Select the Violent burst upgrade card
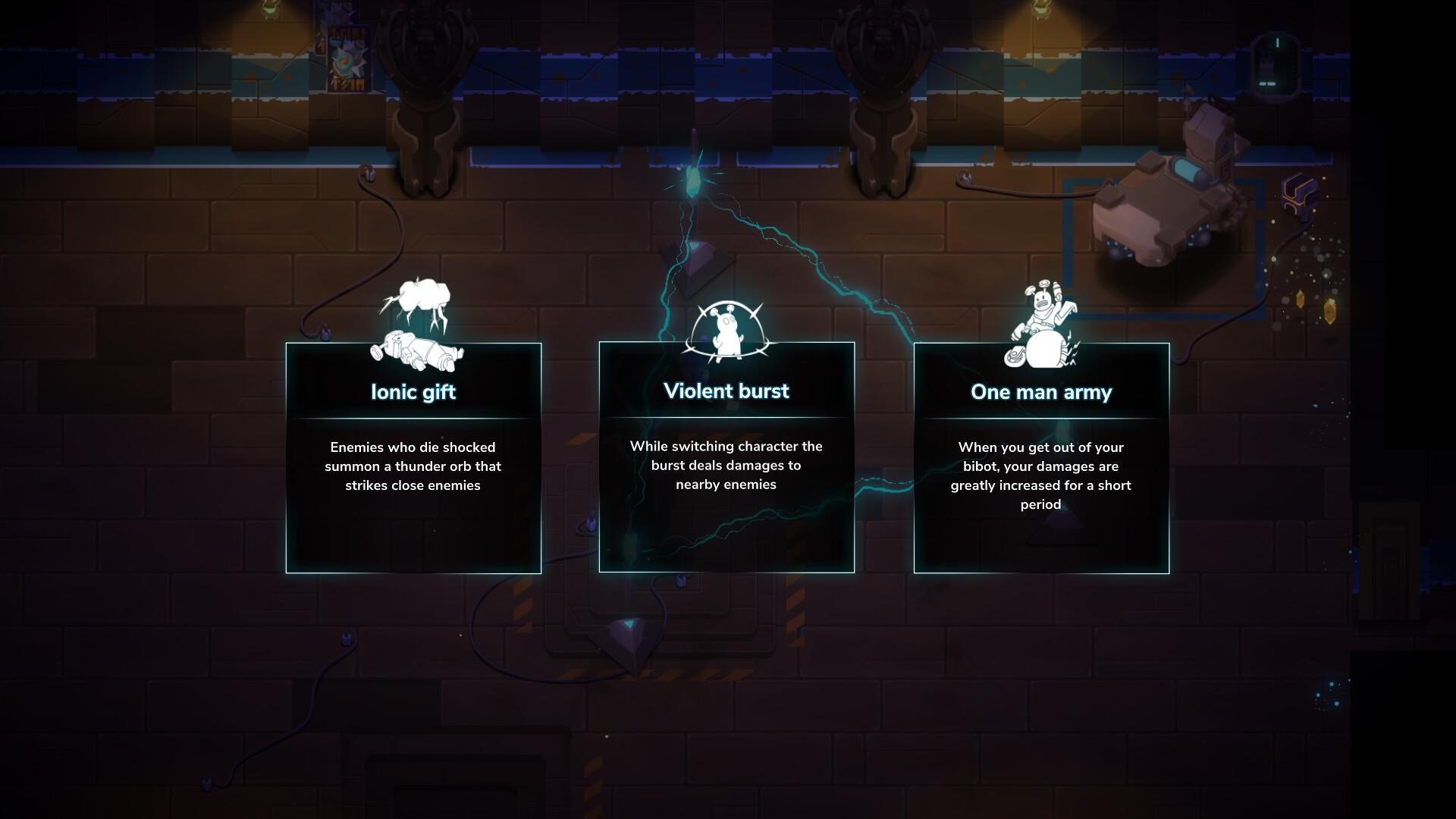The width and height of the screenshot is (1456, 819). [x=726, y=455]
